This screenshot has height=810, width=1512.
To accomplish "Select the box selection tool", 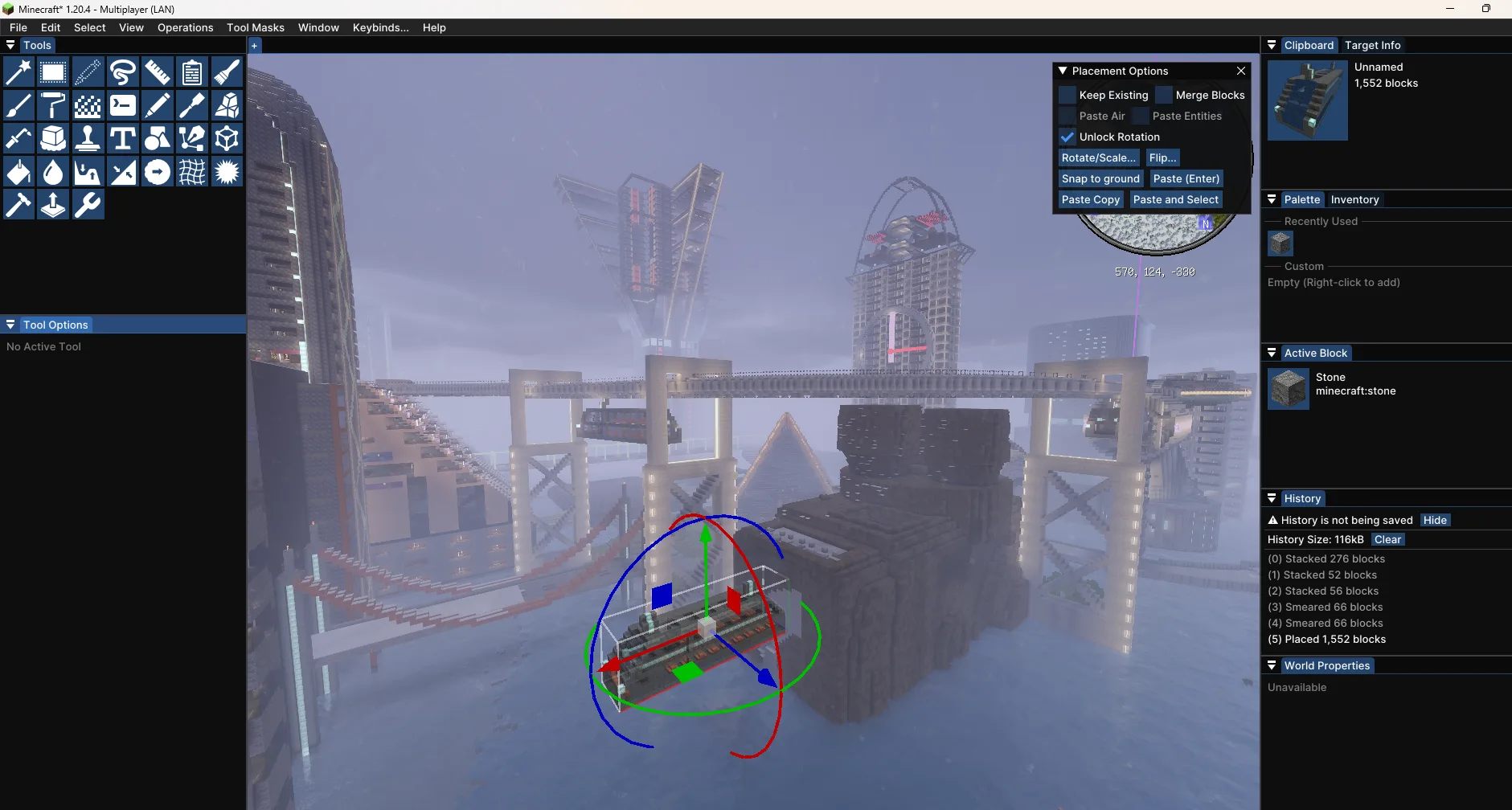I will (52, 72).
